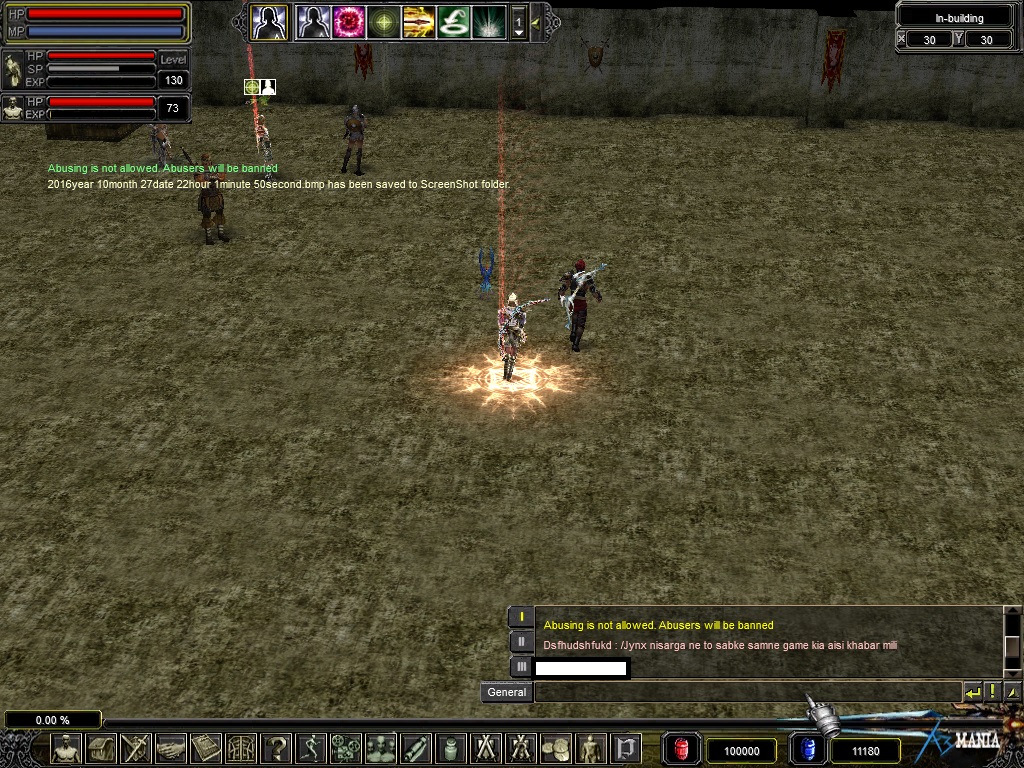
Task: Click the General chat channel button
Action: point(506,692)
